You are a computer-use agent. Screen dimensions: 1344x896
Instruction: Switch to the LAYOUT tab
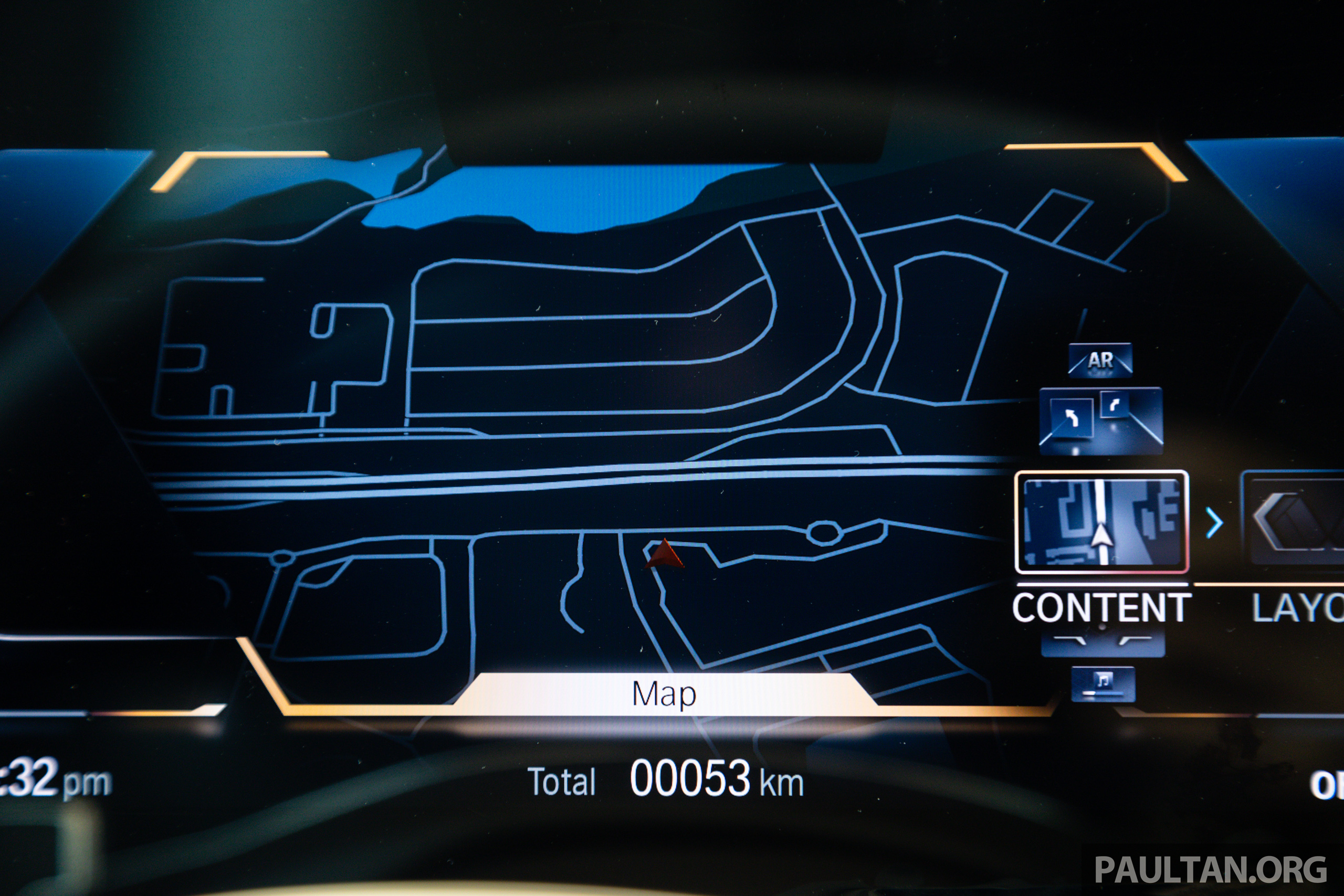[1297, 608]
